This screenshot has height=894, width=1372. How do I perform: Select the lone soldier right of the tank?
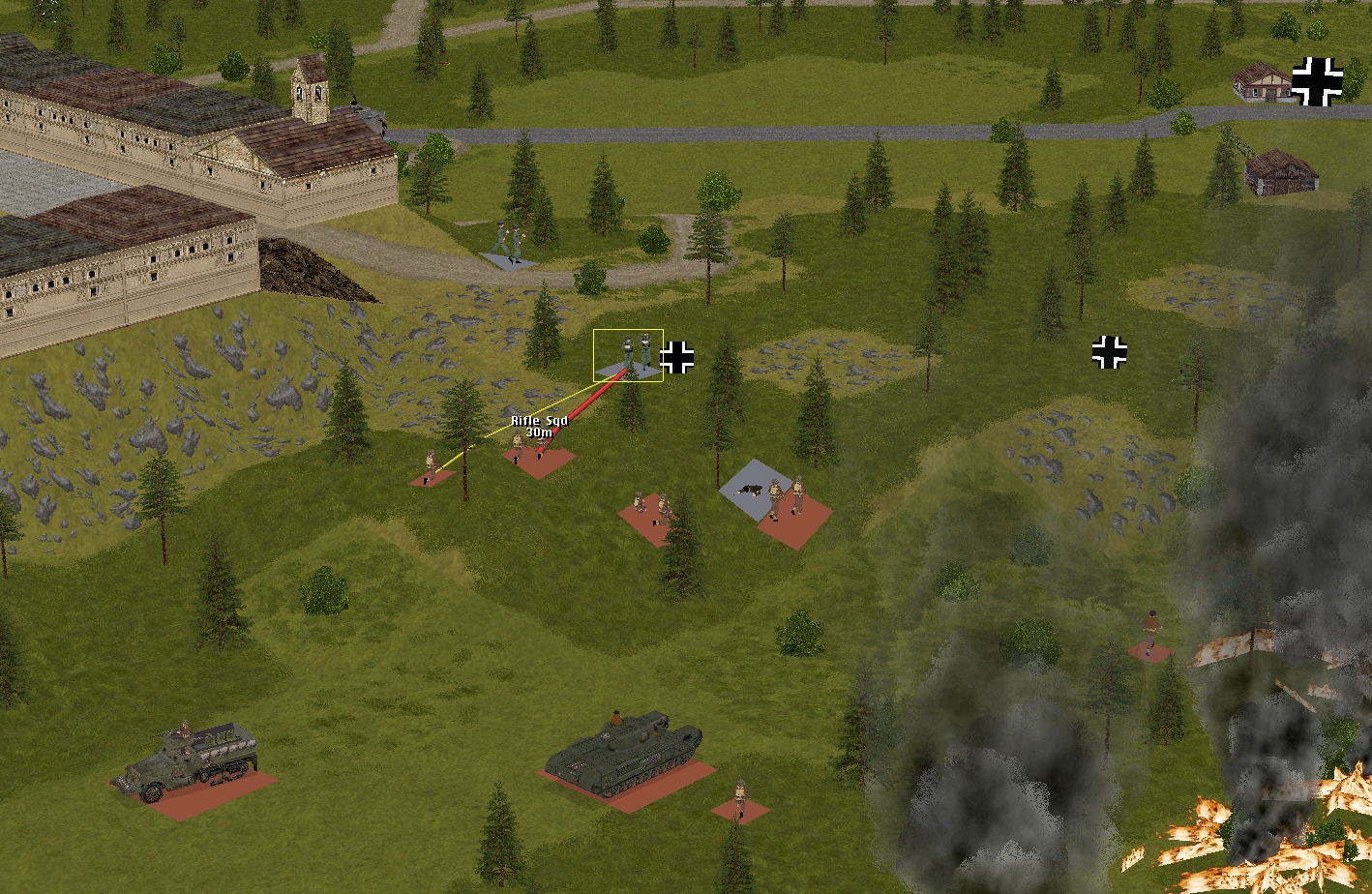(x=740, y=799)
